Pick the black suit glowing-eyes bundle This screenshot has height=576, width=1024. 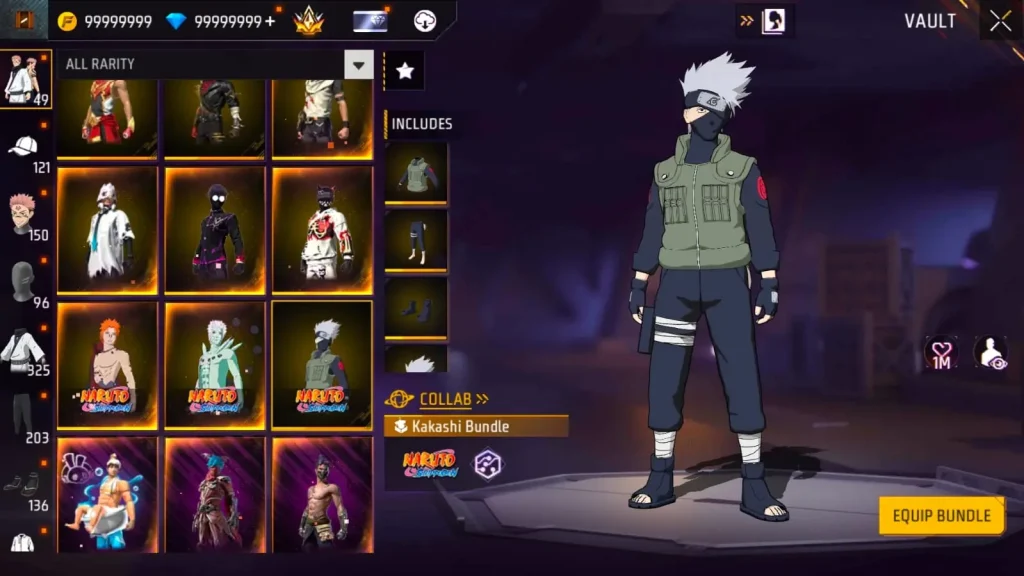215,230
